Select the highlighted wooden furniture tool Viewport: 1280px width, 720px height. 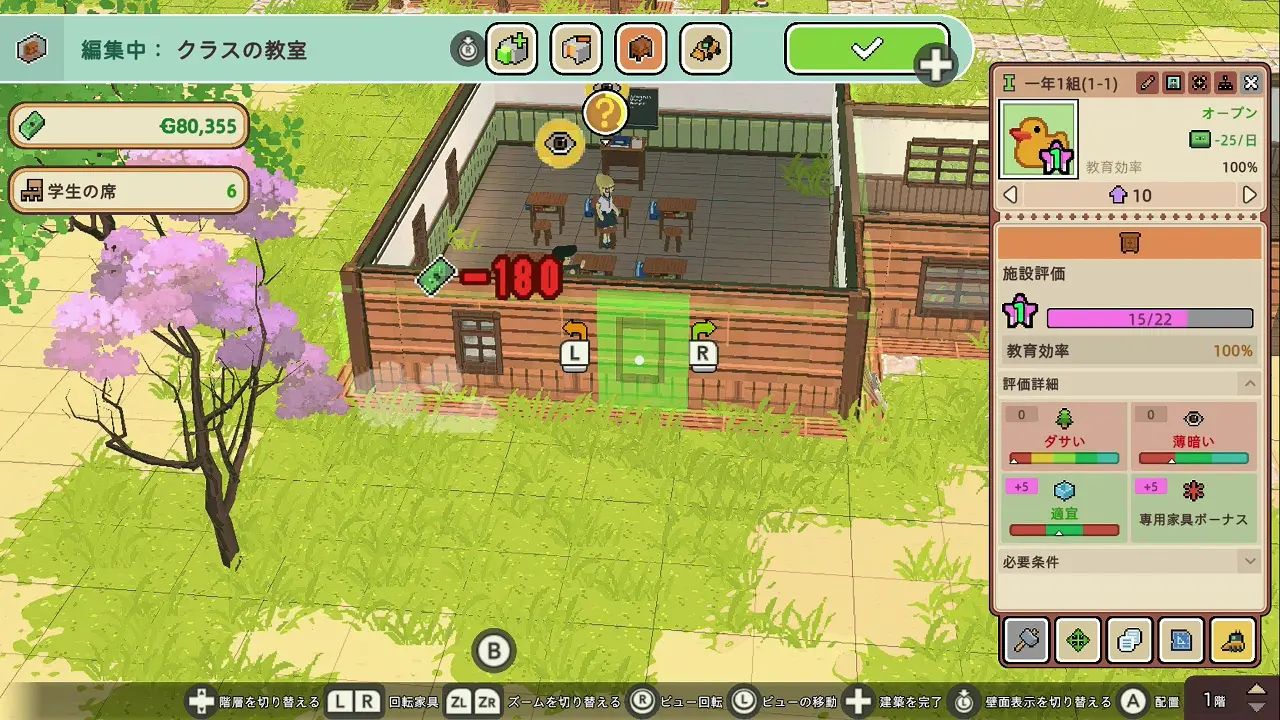click(641, 49)
